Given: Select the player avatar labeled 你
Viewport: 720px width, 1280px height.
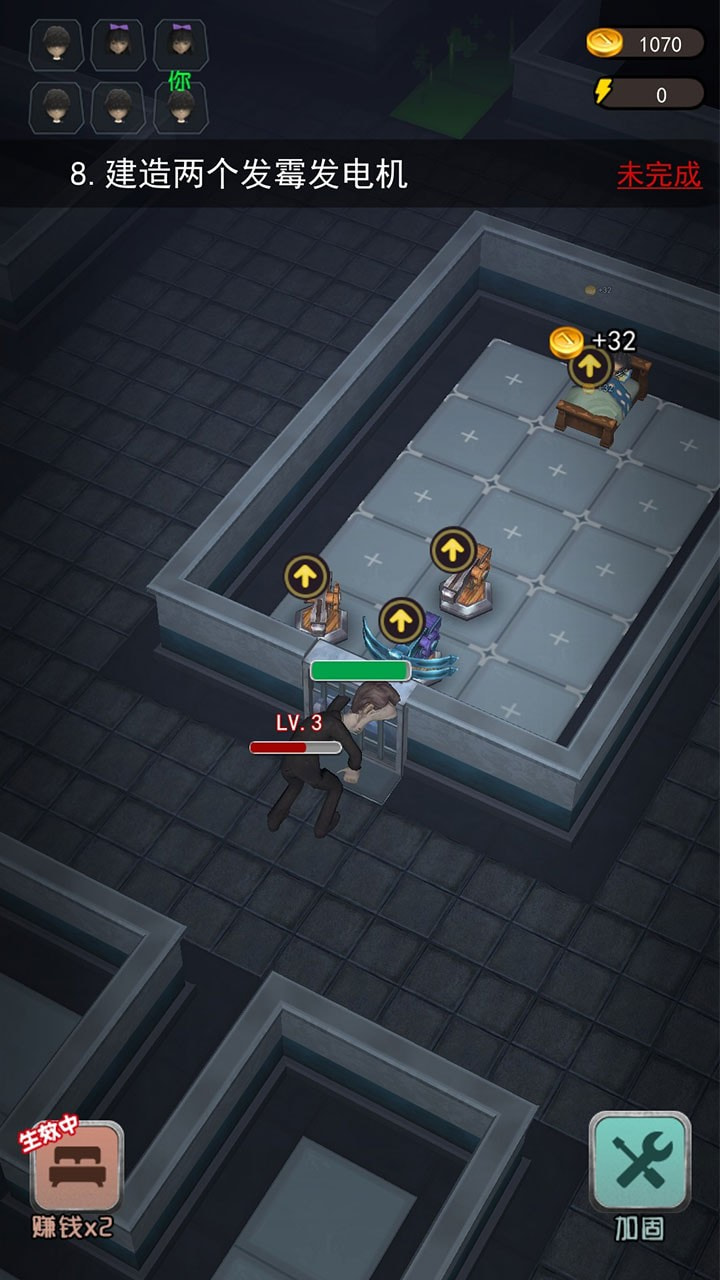Looking at the screenshot, I should [x=181, y=106].
